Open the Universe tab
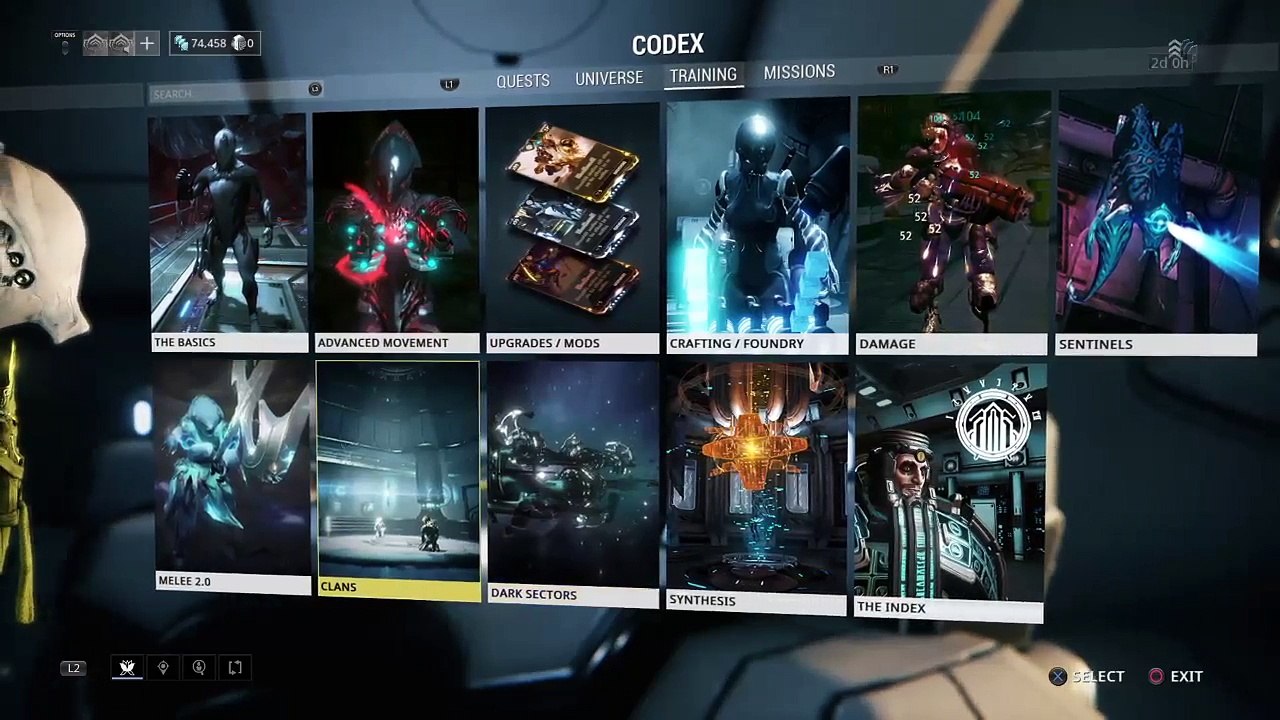 click(x=608, y=78)
